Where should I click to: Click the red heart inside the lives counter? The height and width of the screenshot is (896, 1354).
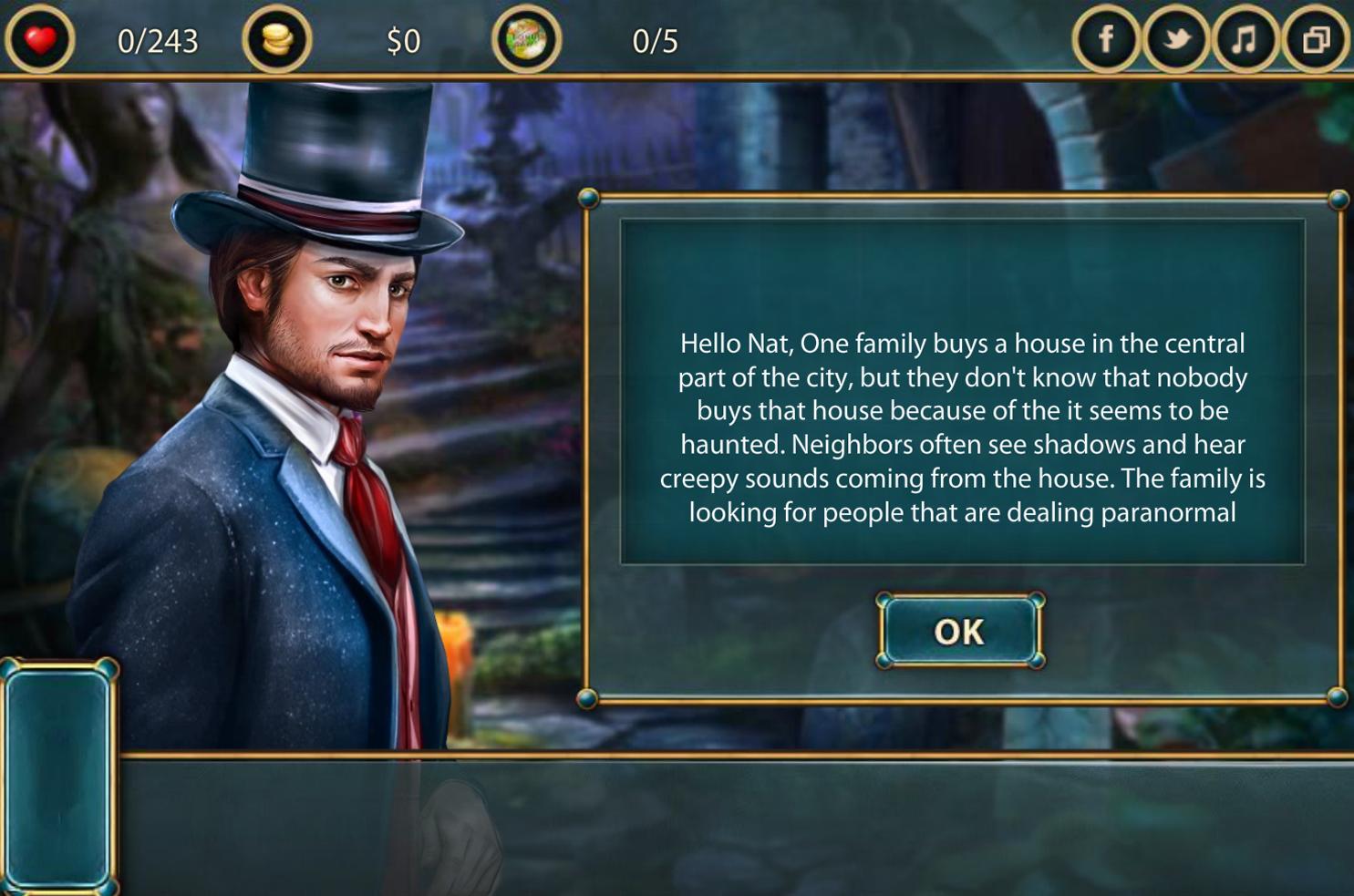pos(38,39)
